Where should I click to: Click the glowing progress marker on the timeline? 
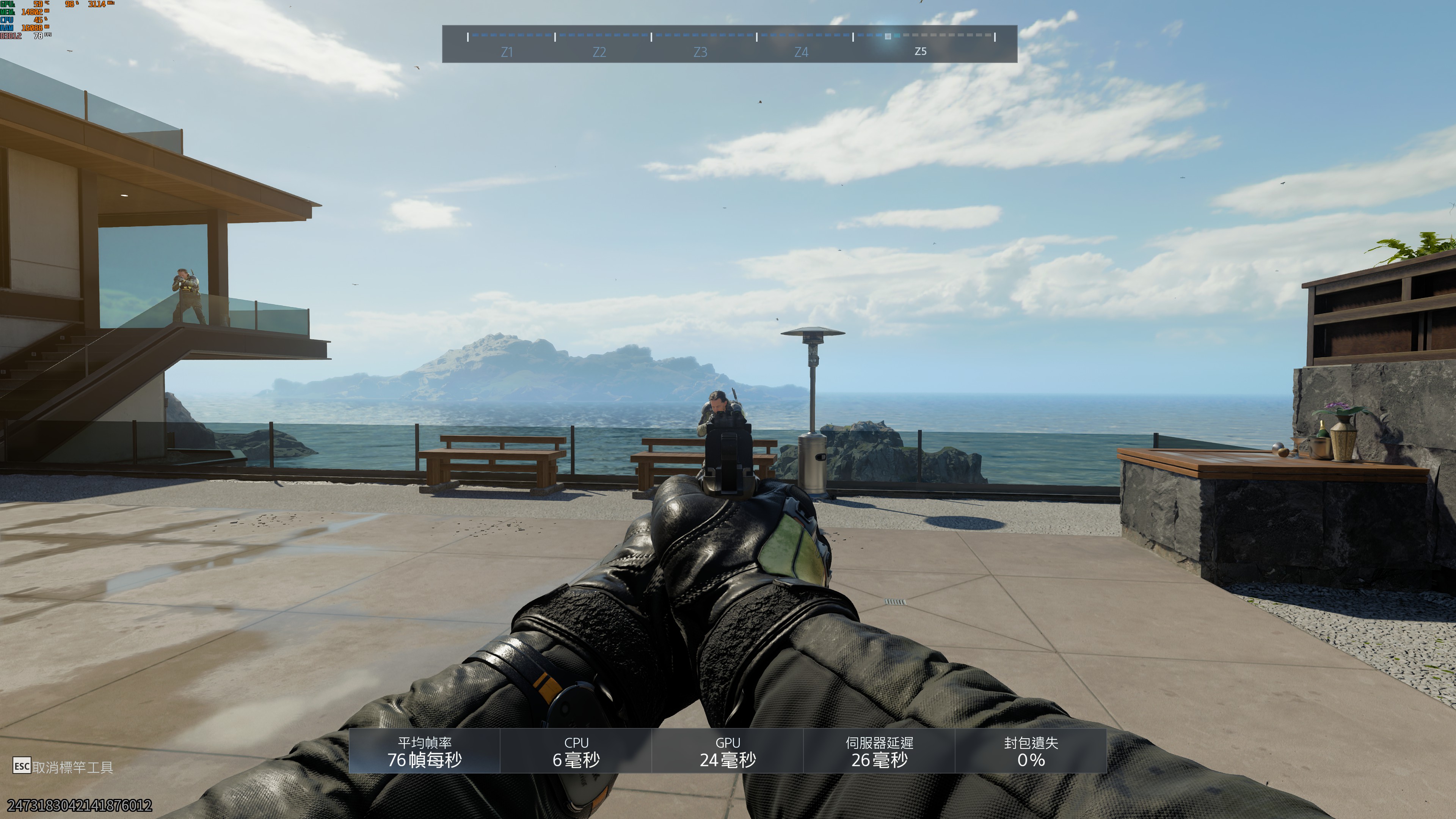(887, 36)
